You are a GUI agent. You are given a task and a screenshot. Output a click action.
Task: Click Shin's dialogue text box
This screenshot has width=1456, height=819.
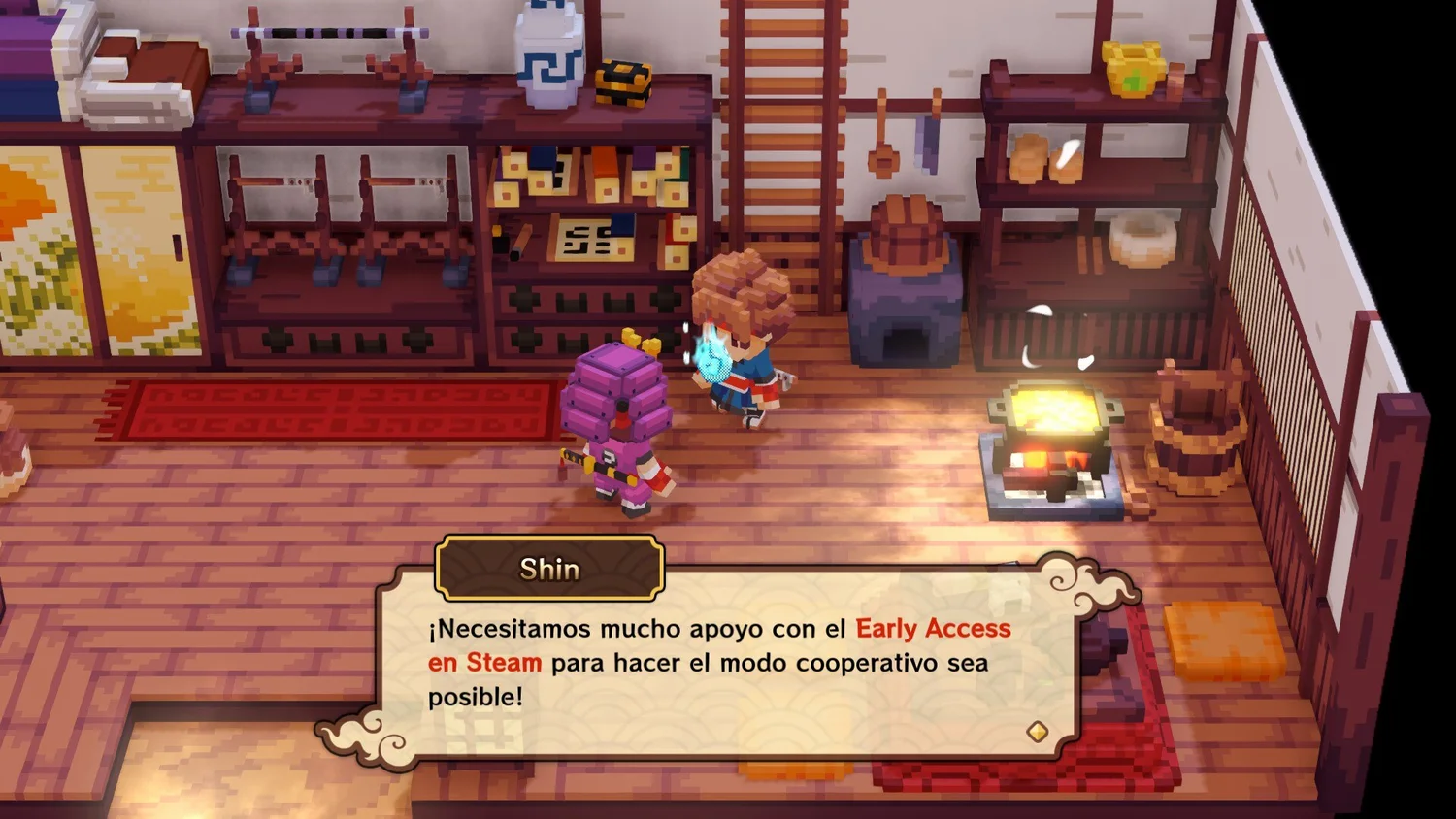click(728, 665)
